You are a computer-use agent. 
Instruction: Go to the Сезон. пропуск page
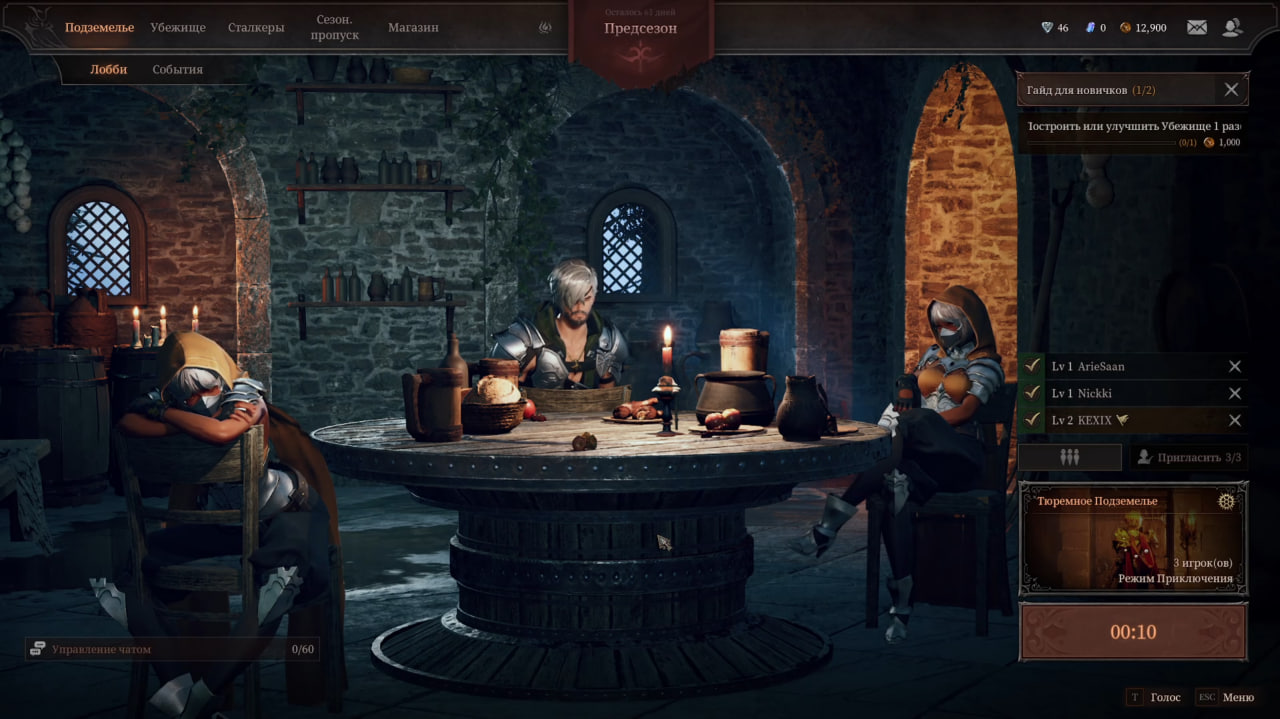coord(336,27)
